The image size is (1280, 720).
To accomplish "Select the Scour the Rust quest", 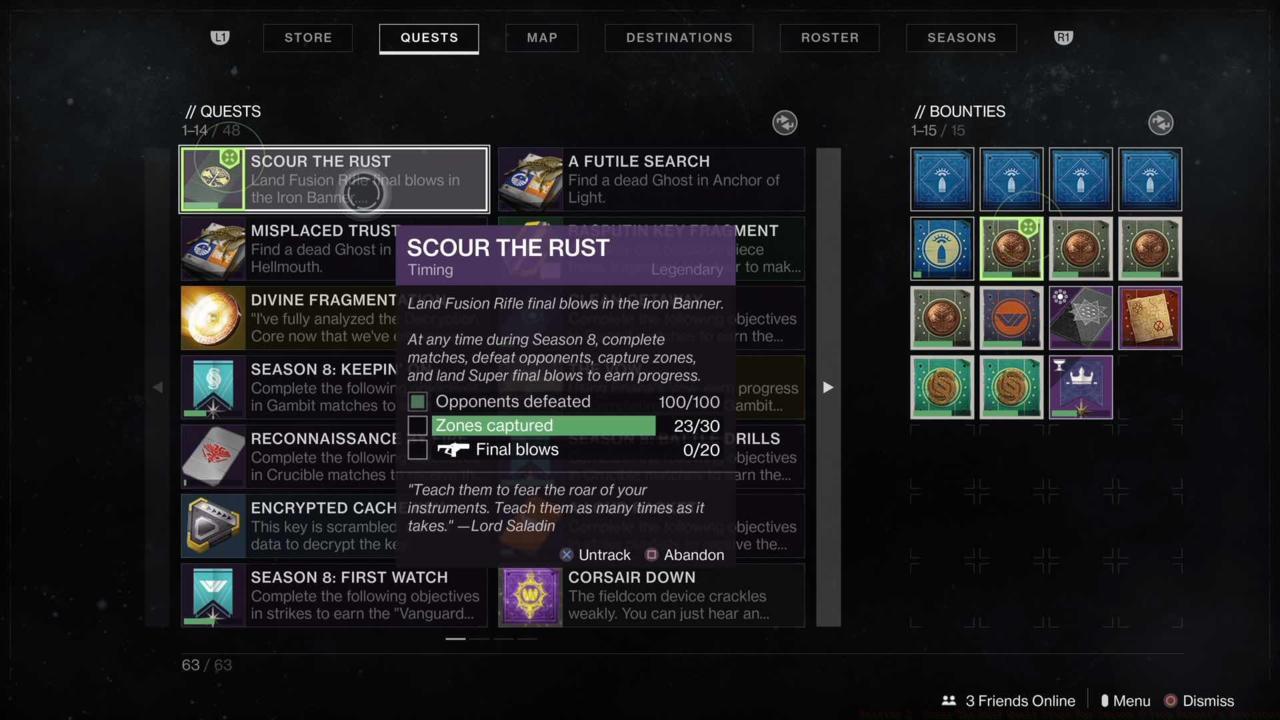I will pos(334,180).
